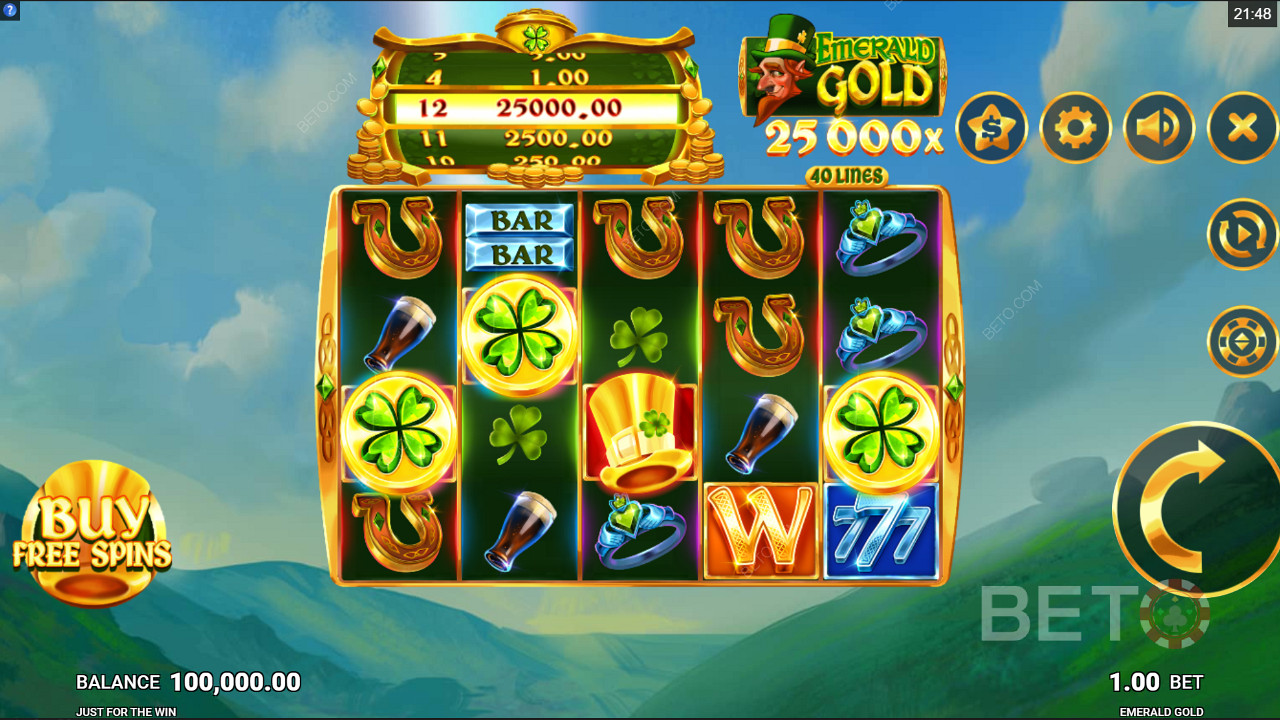Open the gear settings menu
The height and width of the screenshot is (720, 1280).
[x=1075, y=128]
